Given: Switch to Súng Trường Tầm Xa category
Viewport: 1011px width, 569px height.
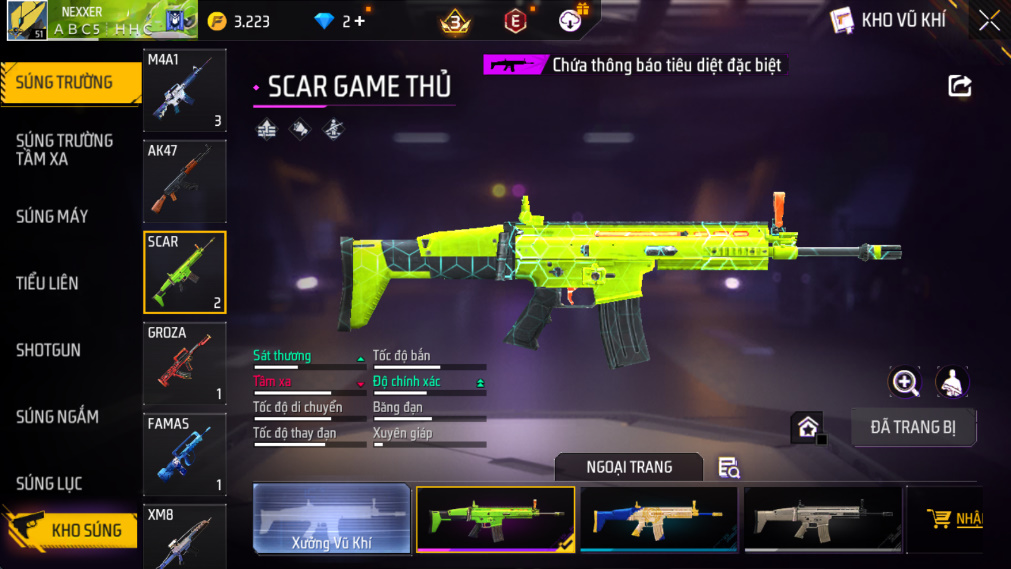Looking at the screenshot, I should click(64, 149).
